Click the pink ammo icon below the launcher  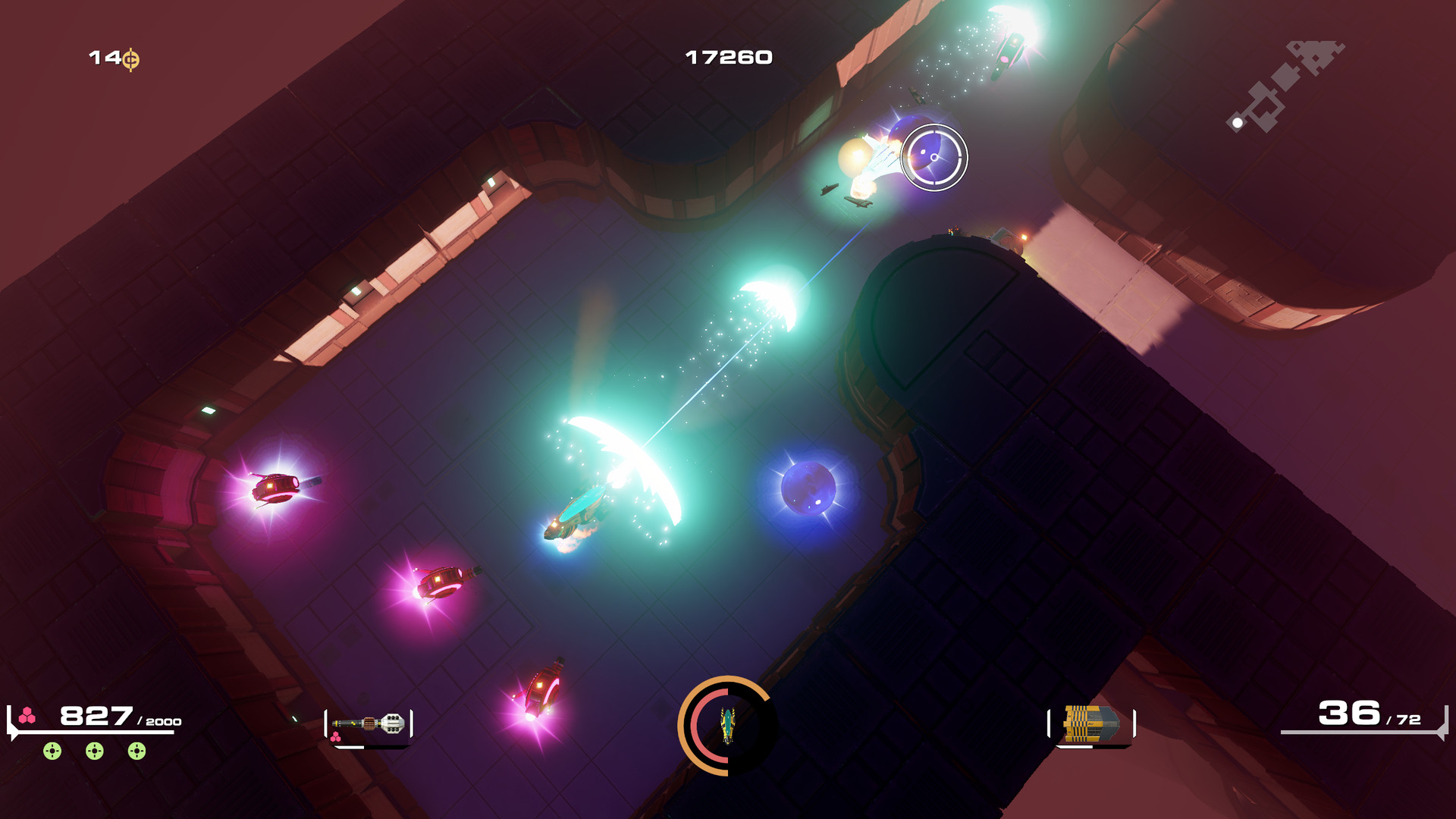point(336,736)
